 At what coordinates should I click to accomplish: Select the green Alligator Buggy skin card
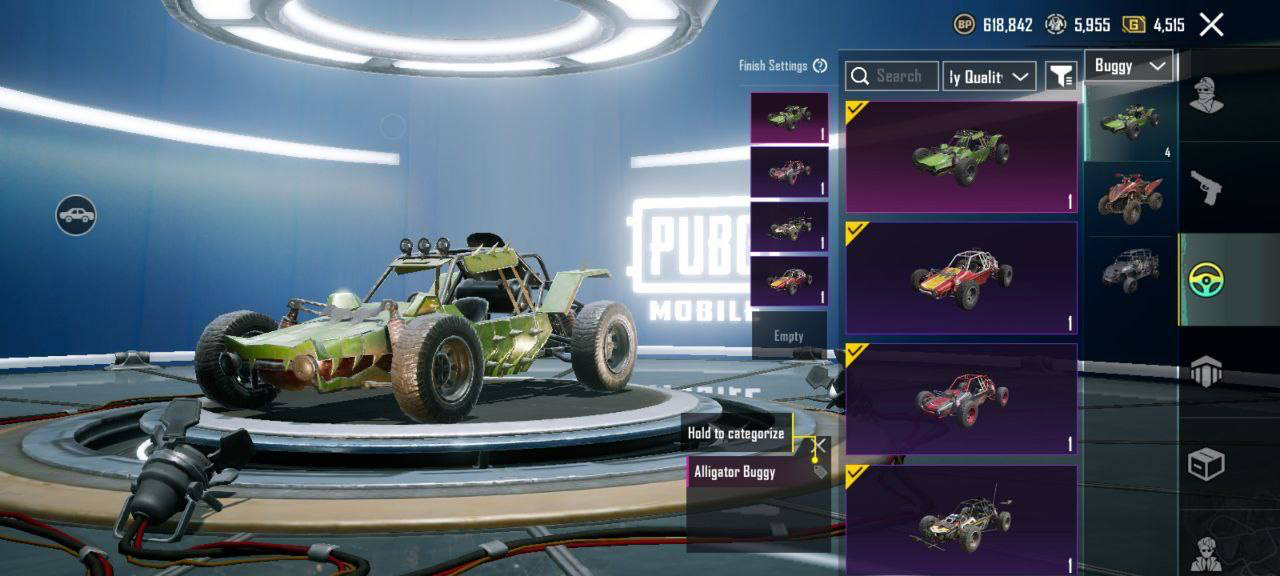[x=961, y=156]
